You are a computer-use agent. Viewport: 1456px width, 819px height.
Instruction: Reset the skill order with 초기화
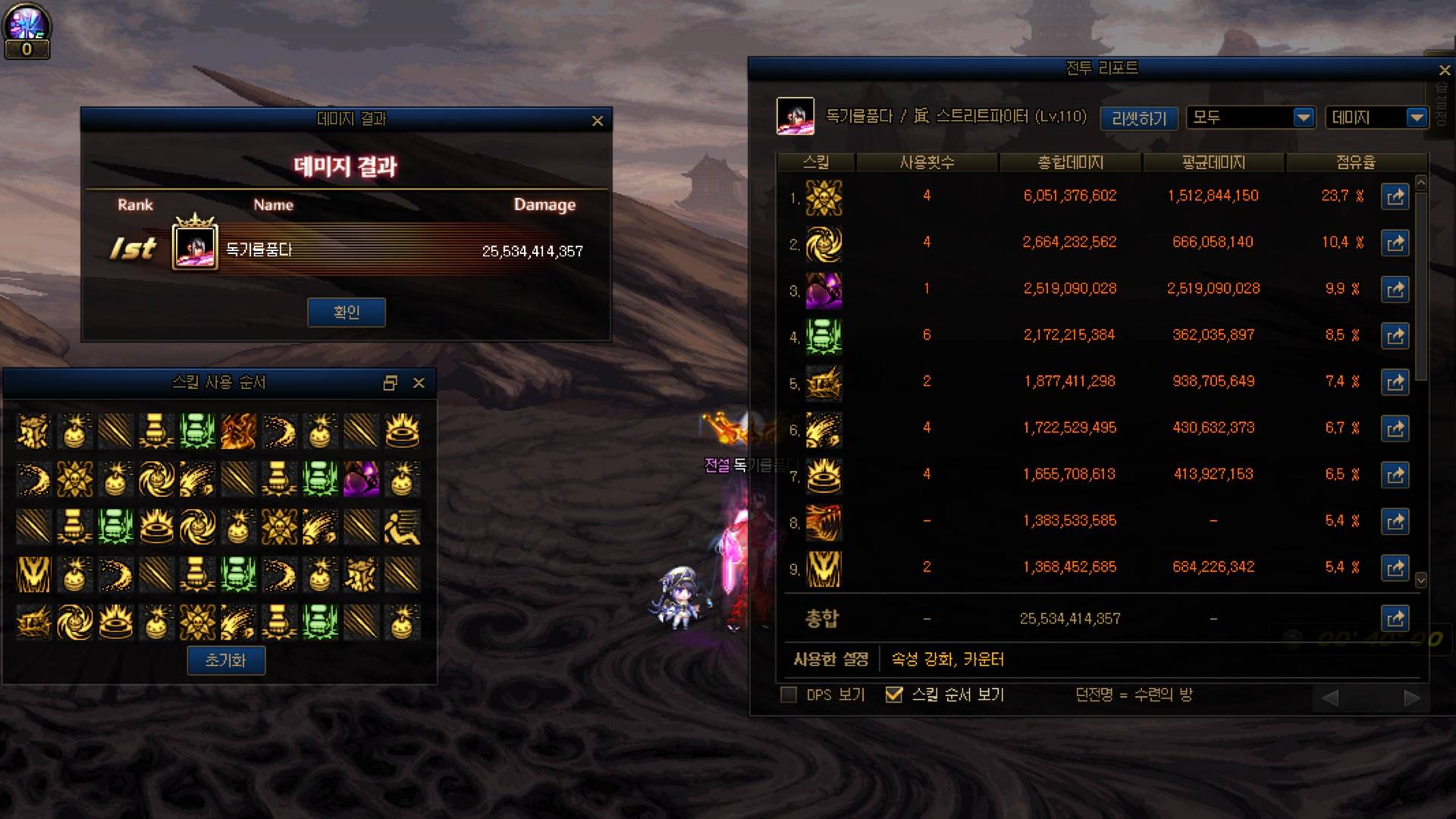(226, 661)
